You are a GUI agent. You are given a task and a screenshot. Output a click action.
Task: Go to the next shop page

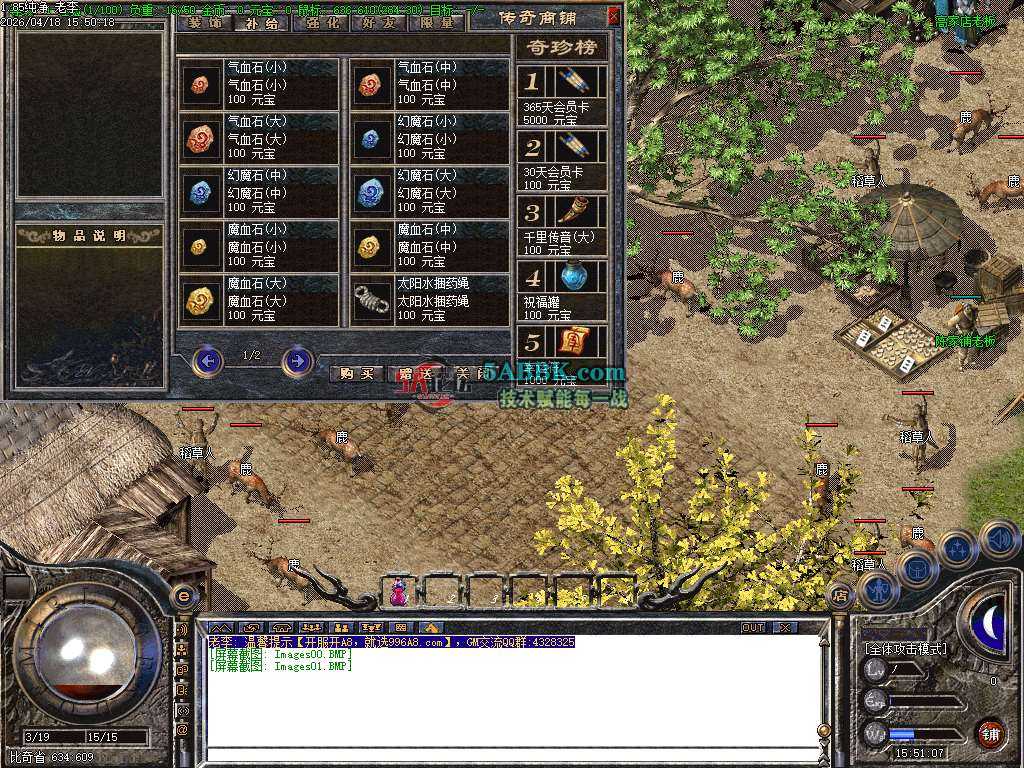point(297,360)
